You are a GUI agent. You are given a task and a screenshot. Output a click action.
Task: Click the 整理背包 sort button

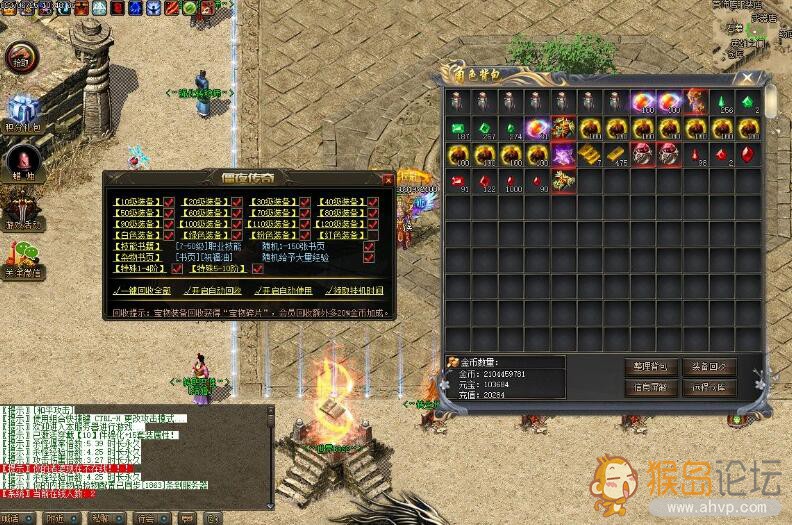(x=651, y=366)
